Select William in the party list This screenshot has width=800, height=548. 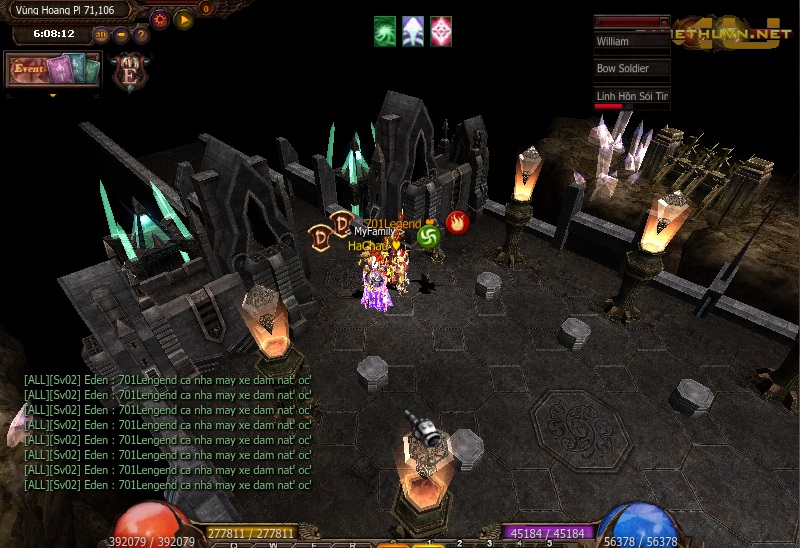(631, 42)
